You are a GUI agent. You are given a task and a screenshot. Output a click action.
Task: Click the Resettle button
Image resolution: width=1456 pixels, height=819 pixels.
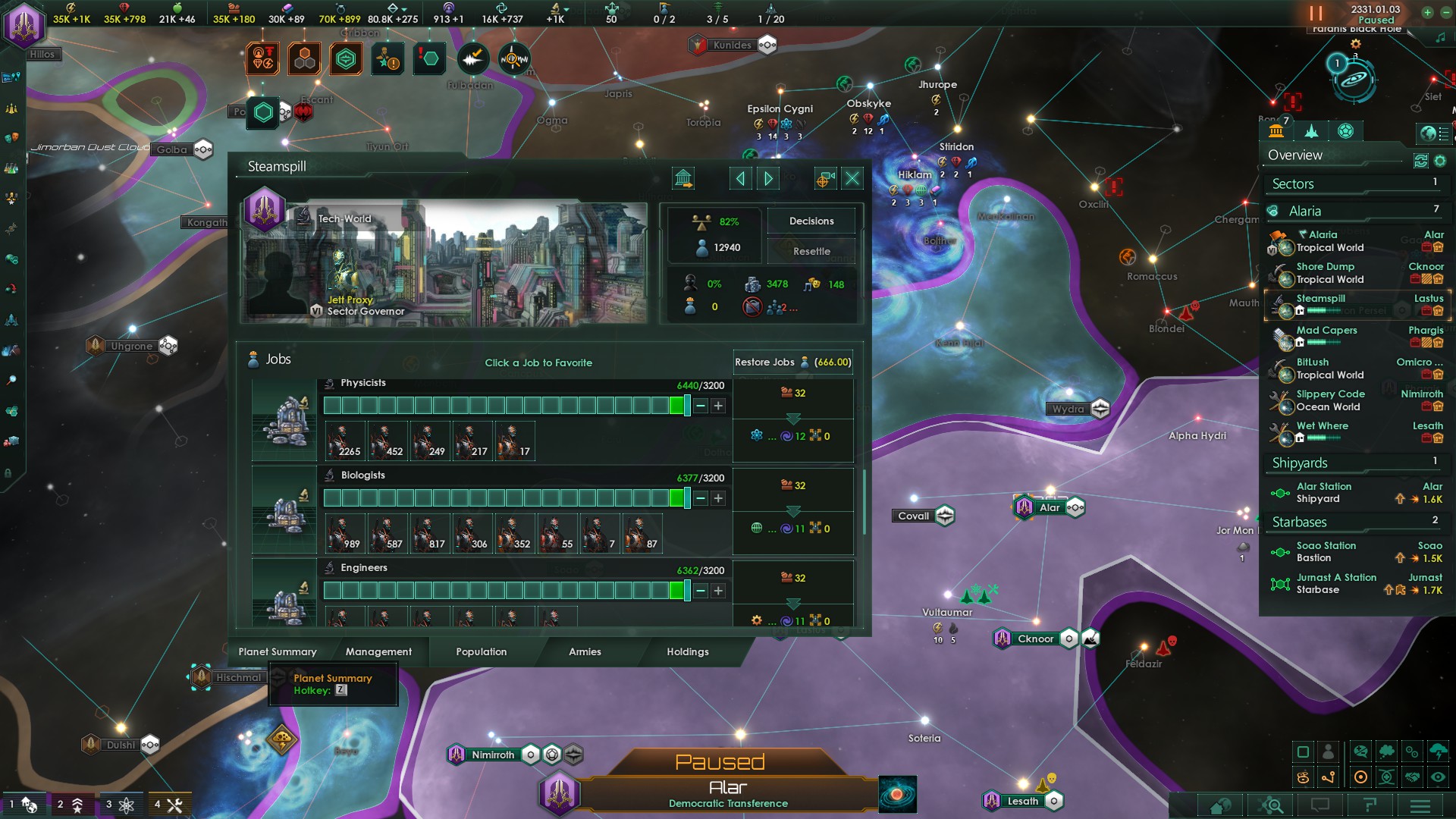[x=811, y=250]
